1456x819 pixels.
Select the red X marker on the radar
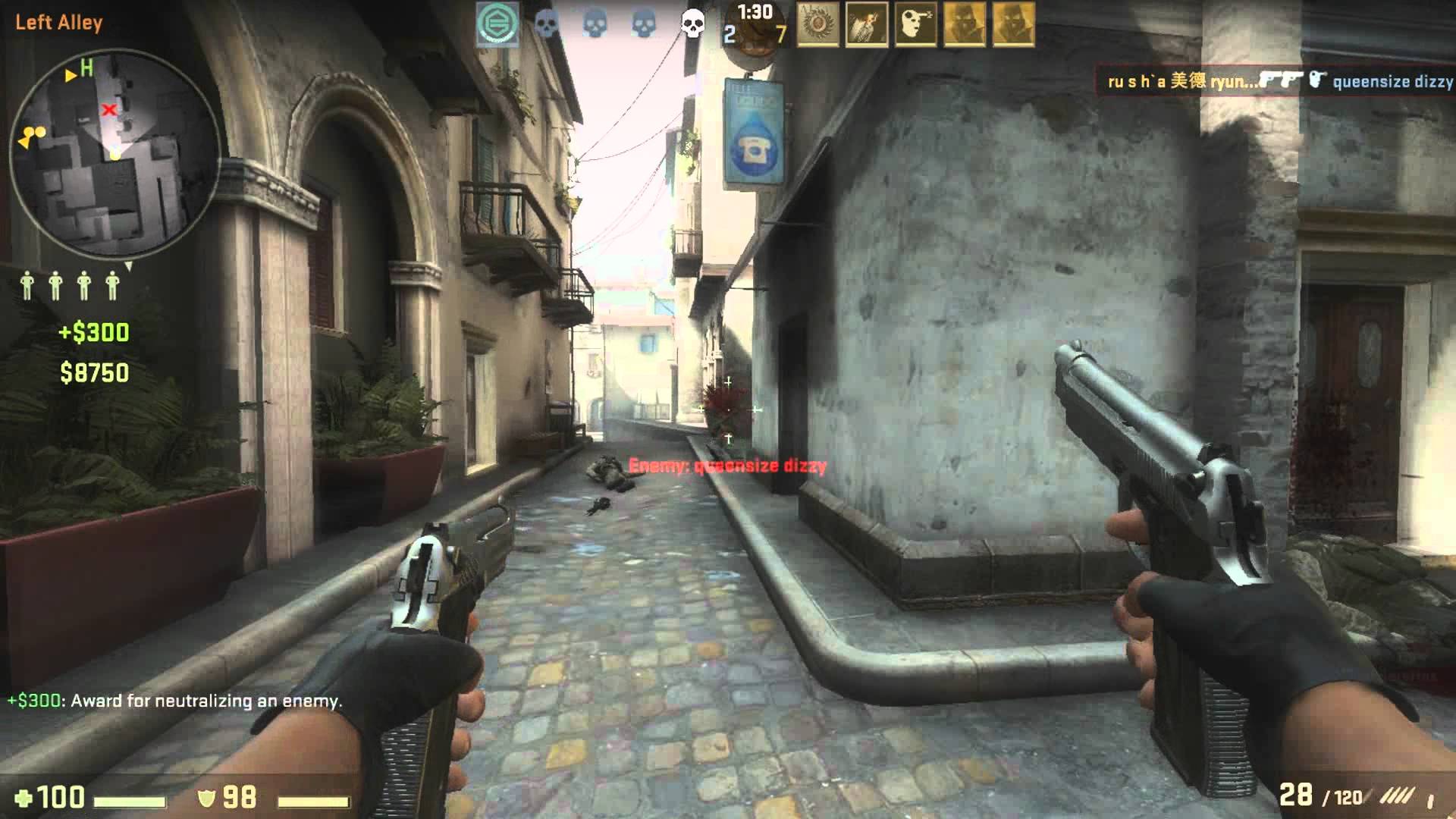pos(109,110)
